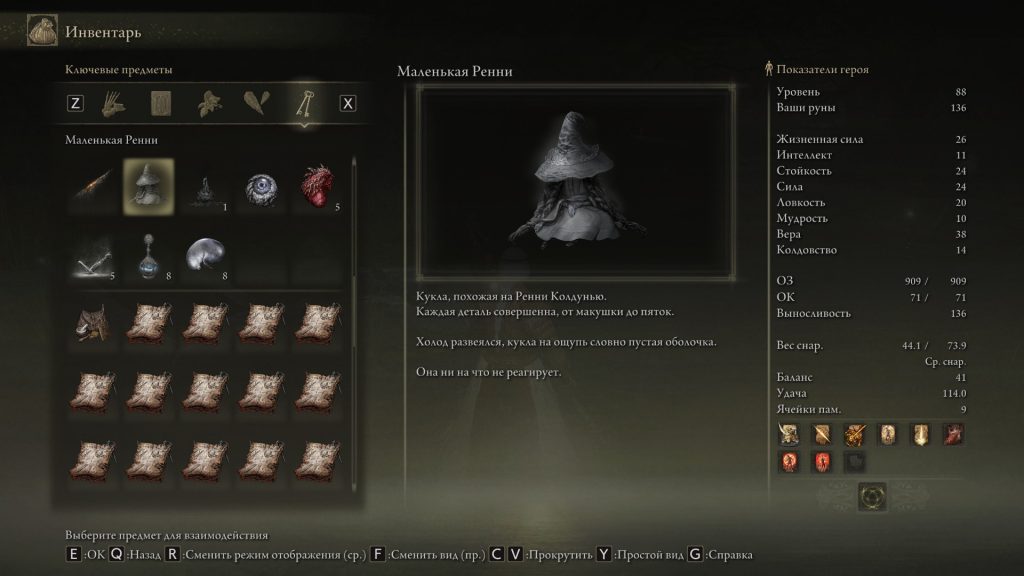Click the Great Rune circle icon

tap(872, 496)
